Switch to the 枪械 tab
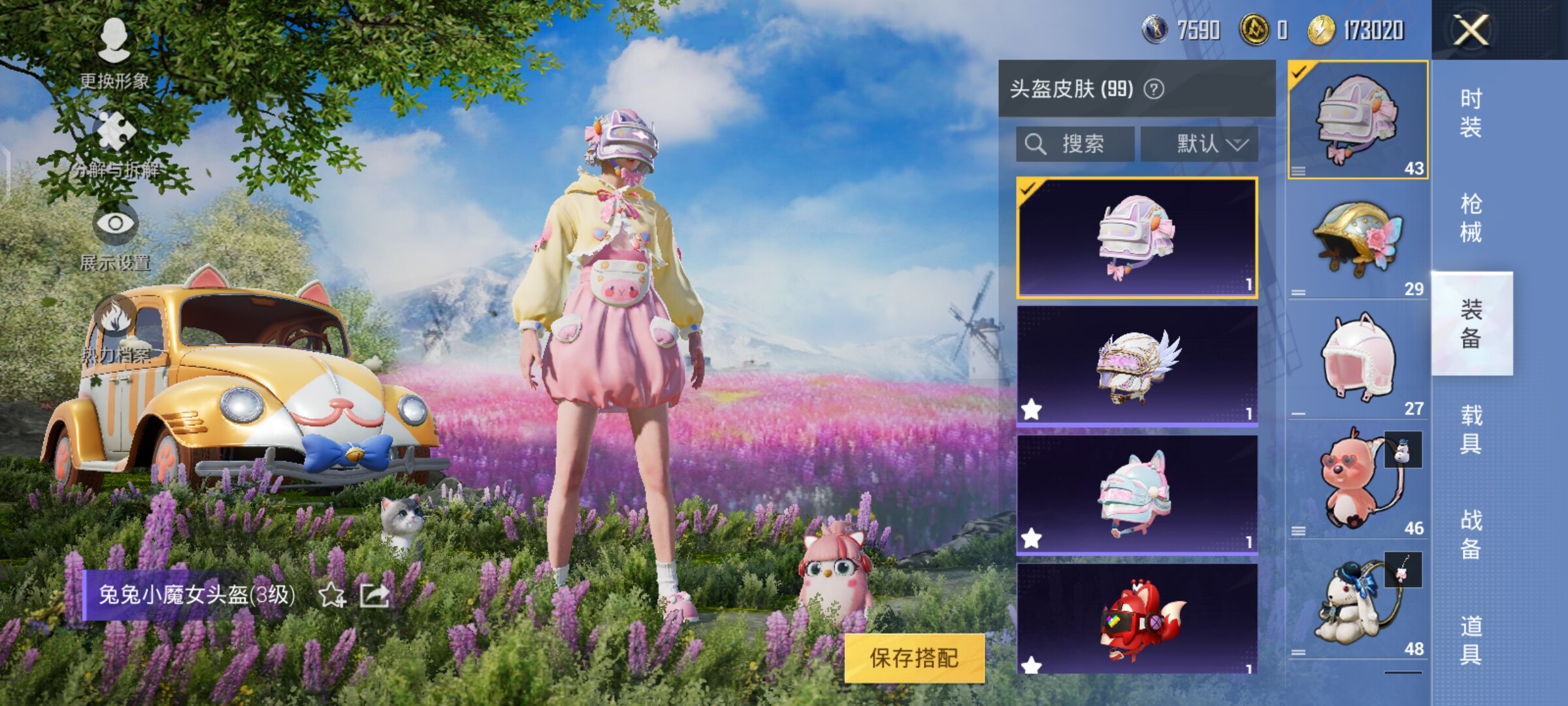1568x706 pixels. (1471, 218)
